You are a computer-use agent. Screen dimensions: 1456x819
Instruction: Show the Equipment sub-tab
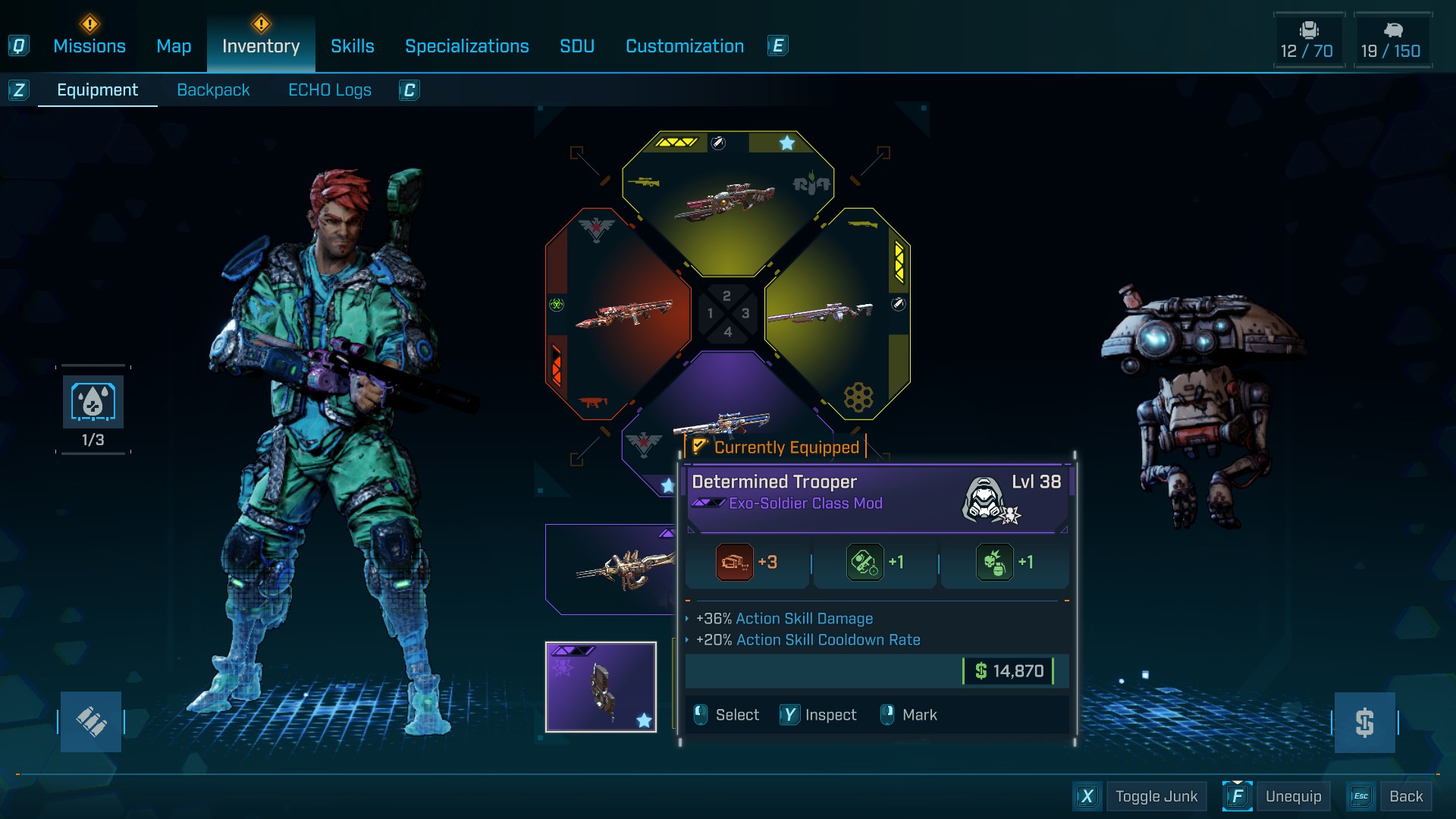(x=98, y=90)
